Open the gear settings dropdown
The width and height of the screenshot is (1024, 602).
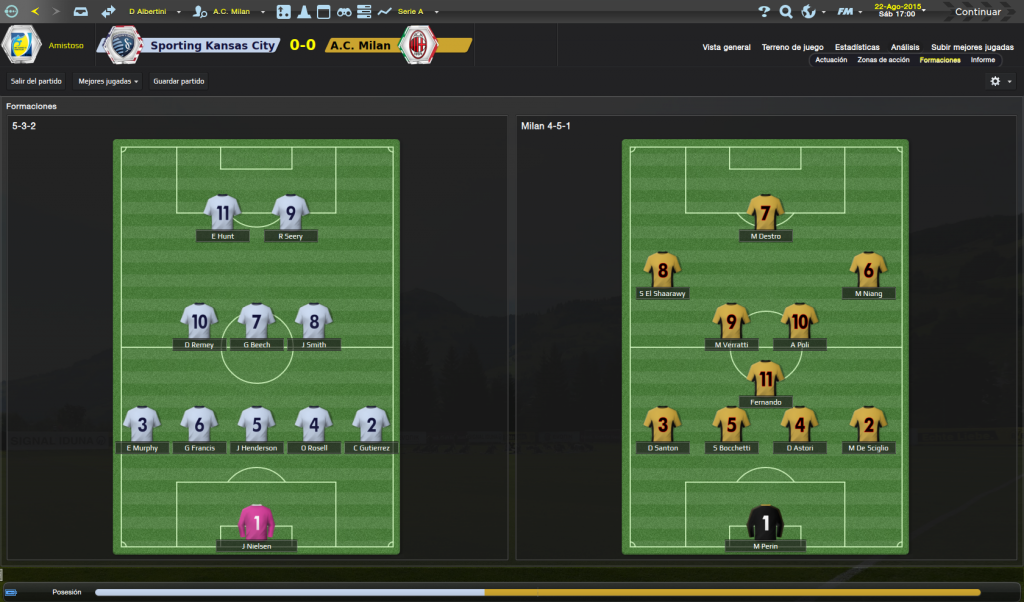(x=1000, y=81)
